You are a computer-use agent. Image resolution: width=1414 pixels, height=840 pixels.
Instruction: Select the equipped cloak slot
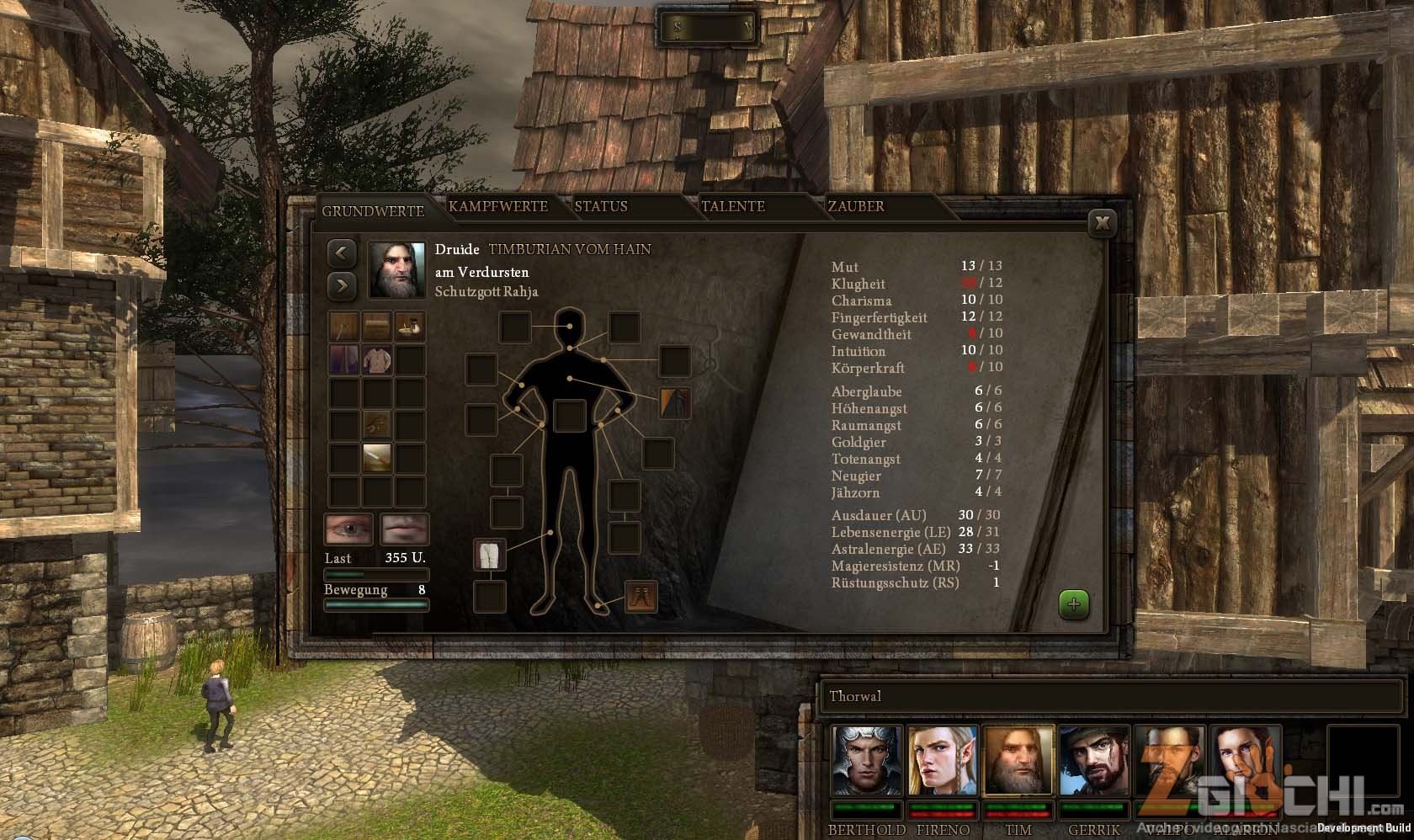(x=675, y=402)
